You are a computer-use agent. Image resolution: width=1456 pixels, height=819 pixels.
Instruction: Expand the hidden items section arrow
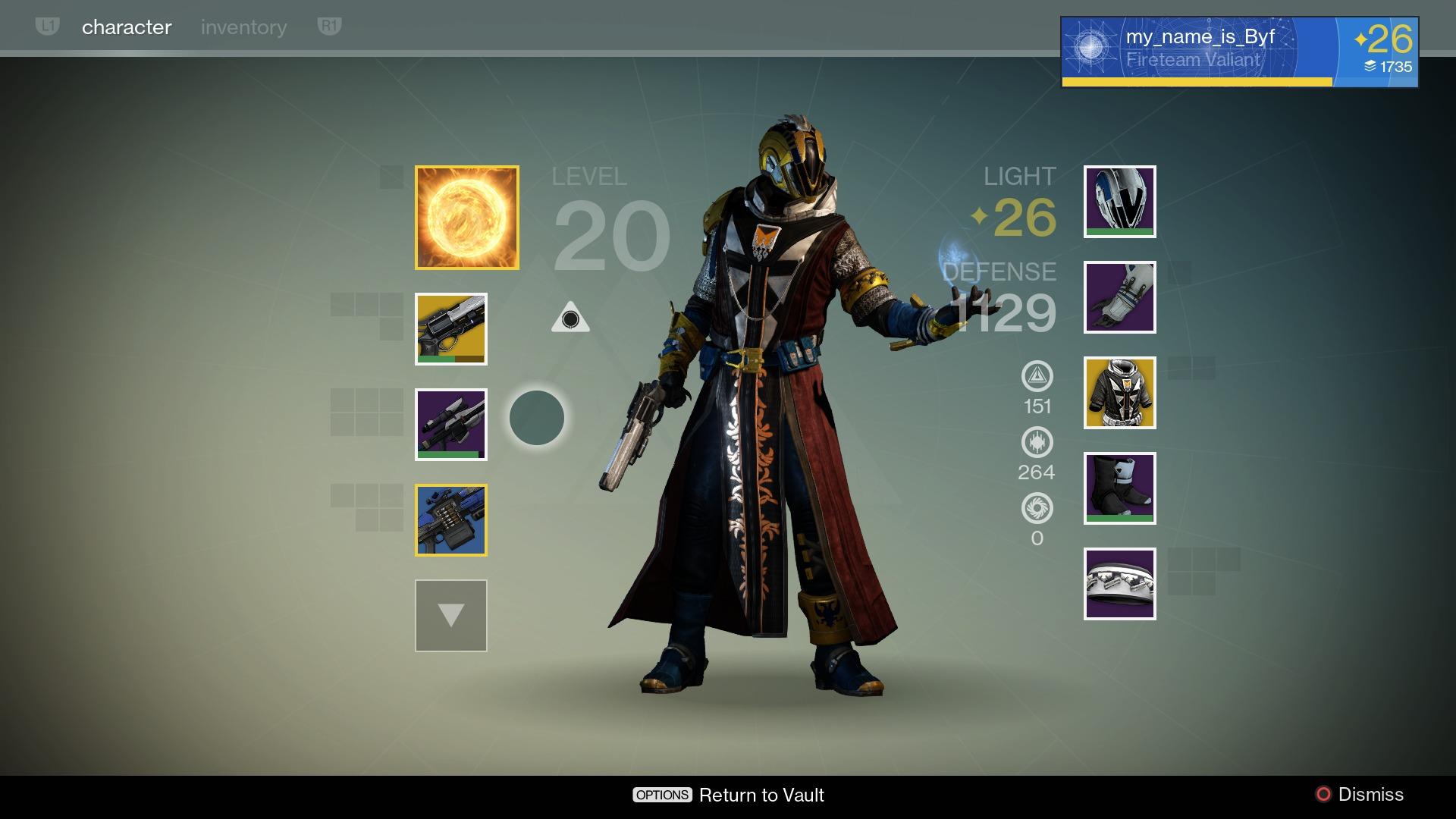450,616
